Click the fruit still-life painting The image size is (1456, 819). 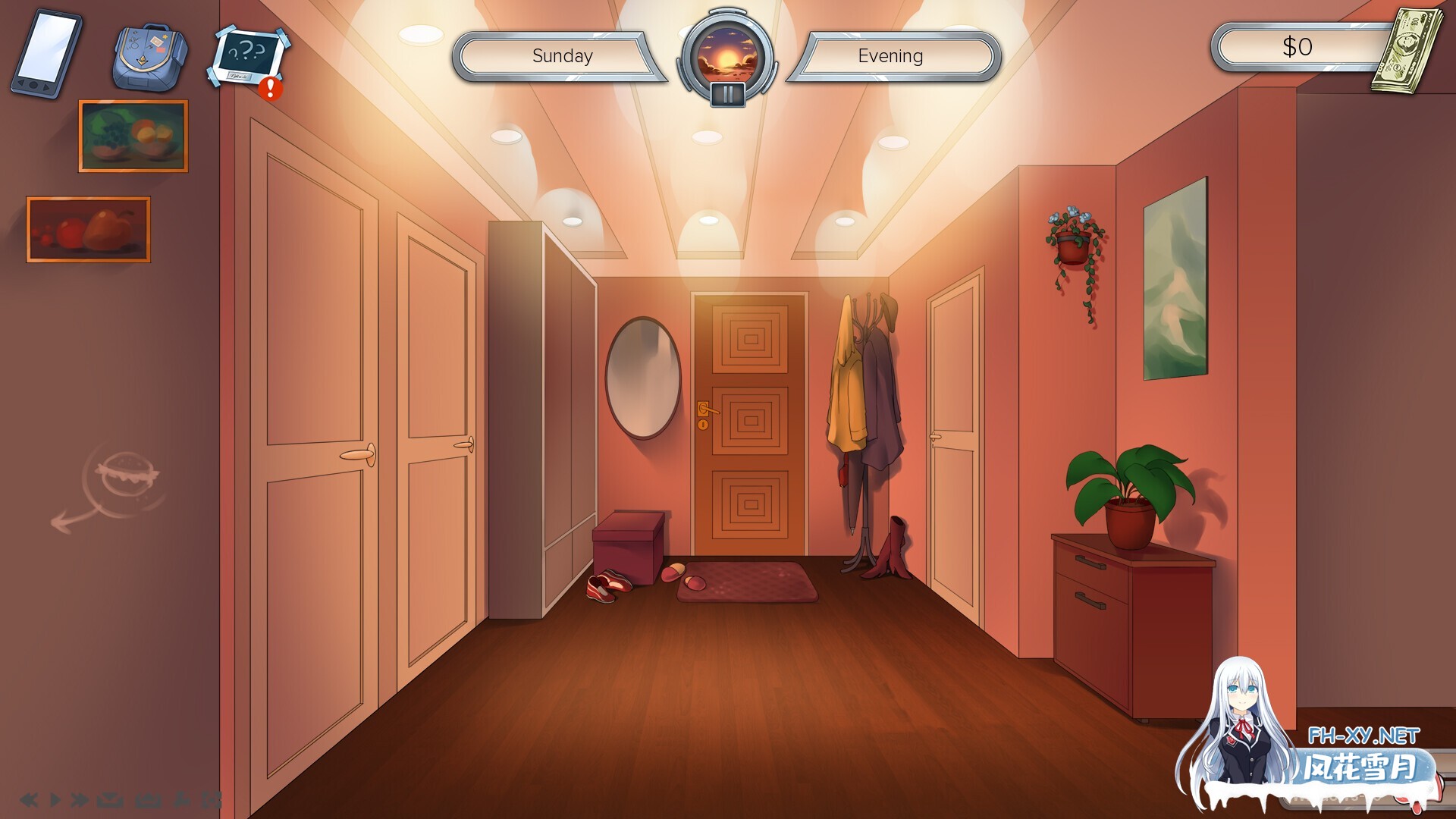pos(133,135)
